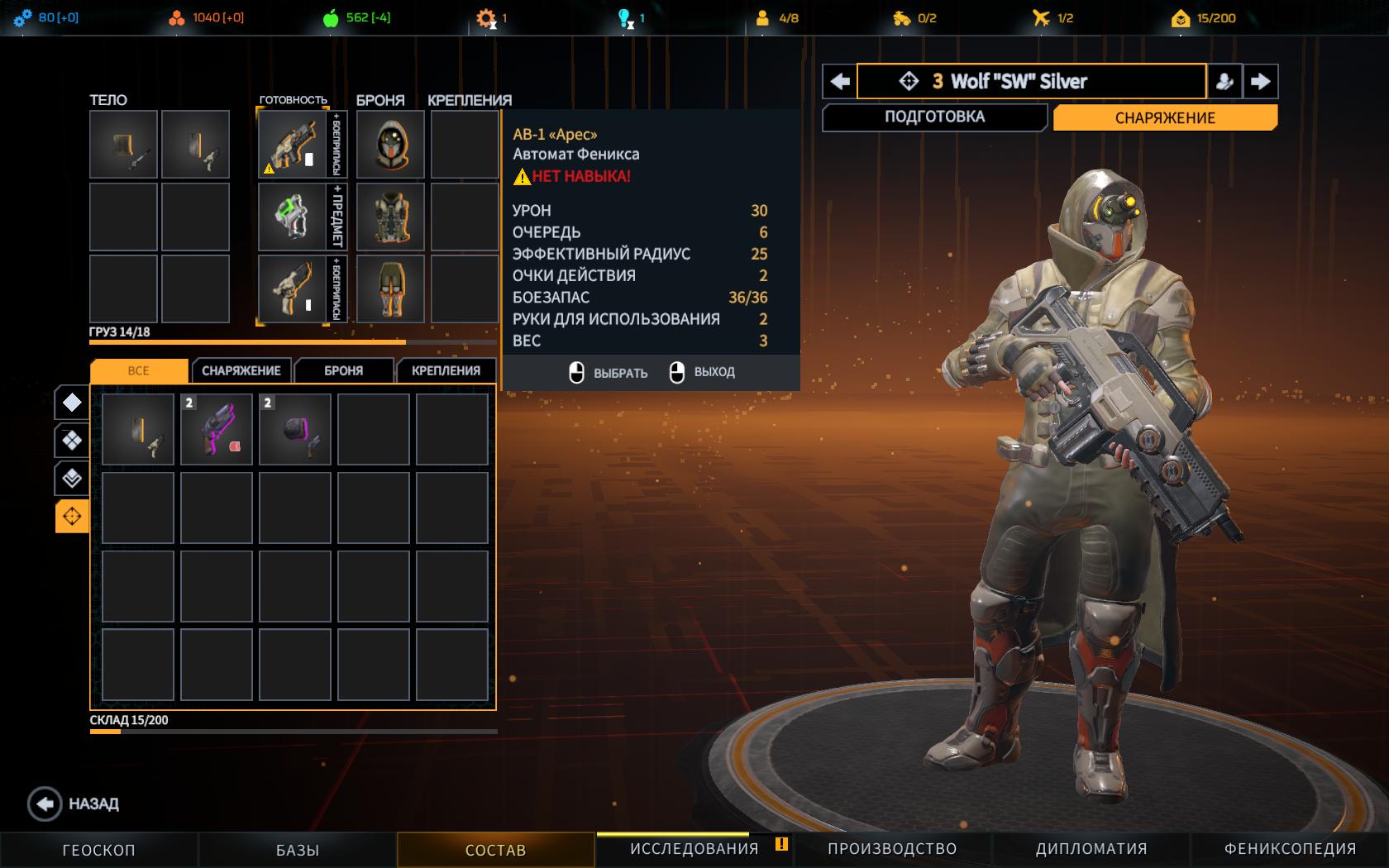Select the previous soldier arrow
Viewport: 1389px width, 868px height.
tap(839, 81)
